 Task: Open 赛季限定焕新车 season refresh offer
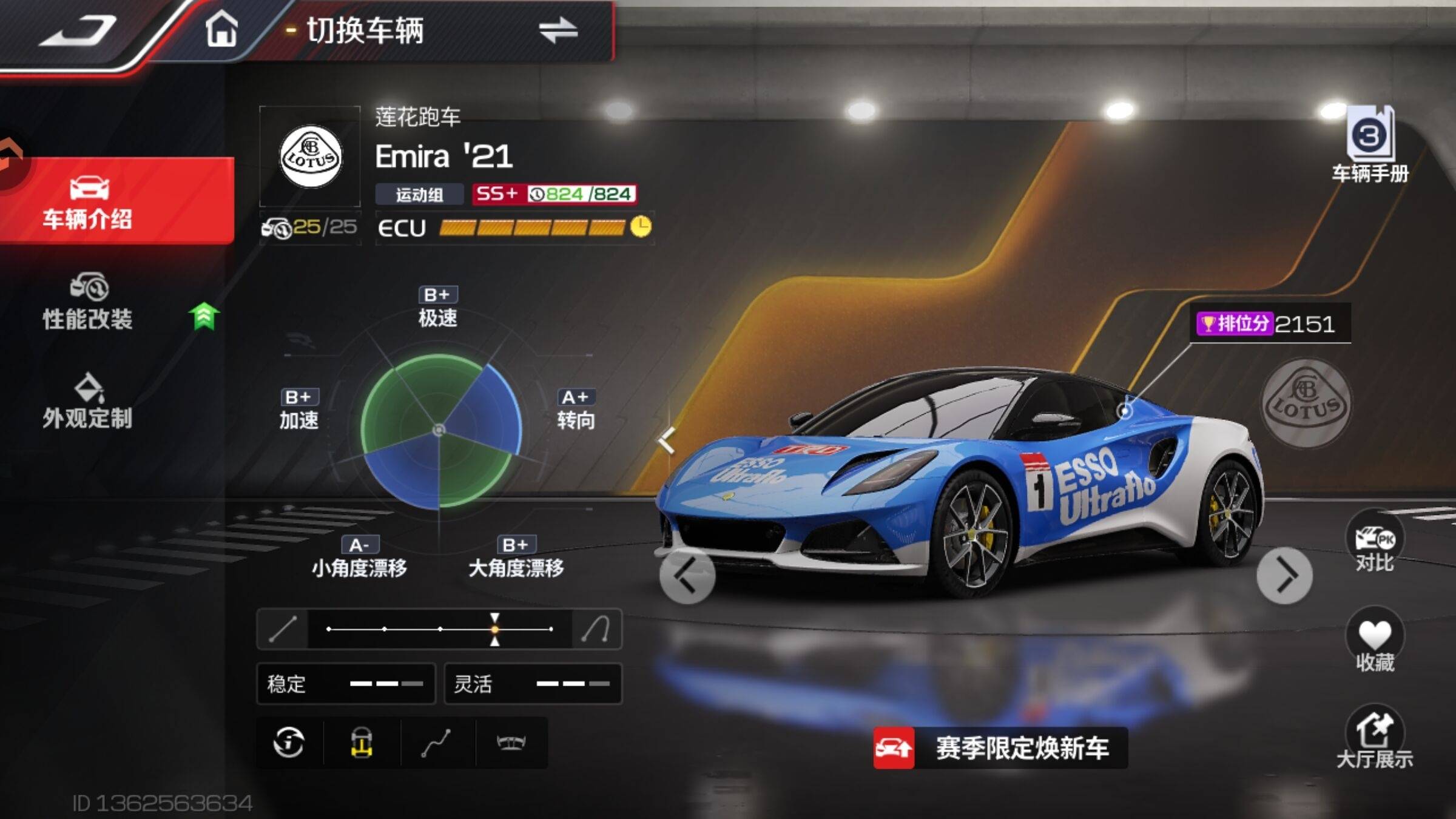[x=1001, y=747]
